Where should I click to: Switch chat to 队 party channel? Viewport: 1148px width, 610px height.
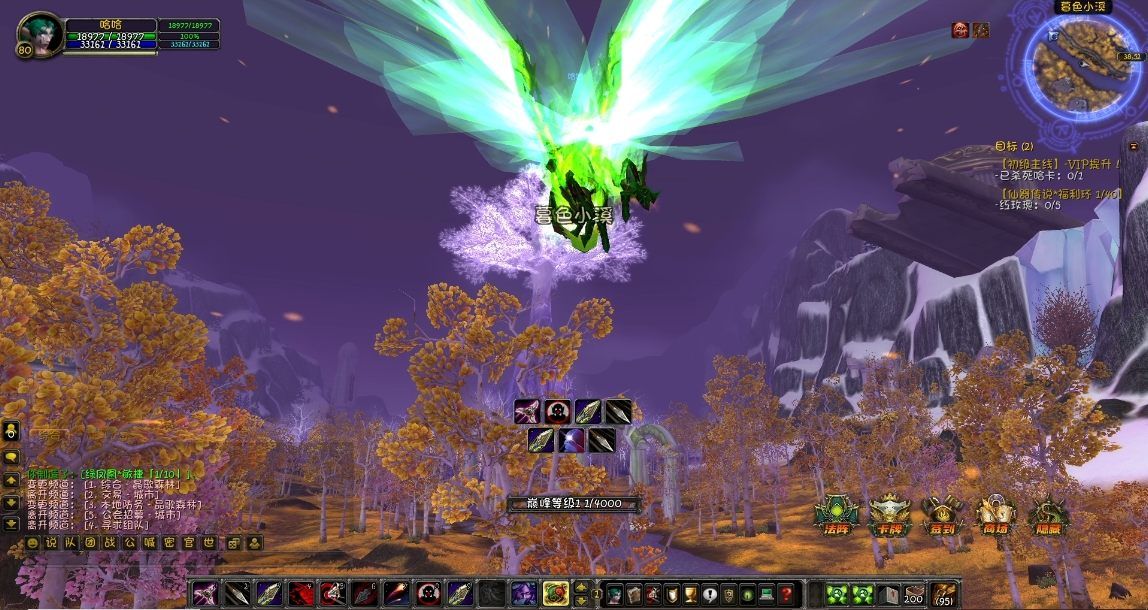(69, 543)
